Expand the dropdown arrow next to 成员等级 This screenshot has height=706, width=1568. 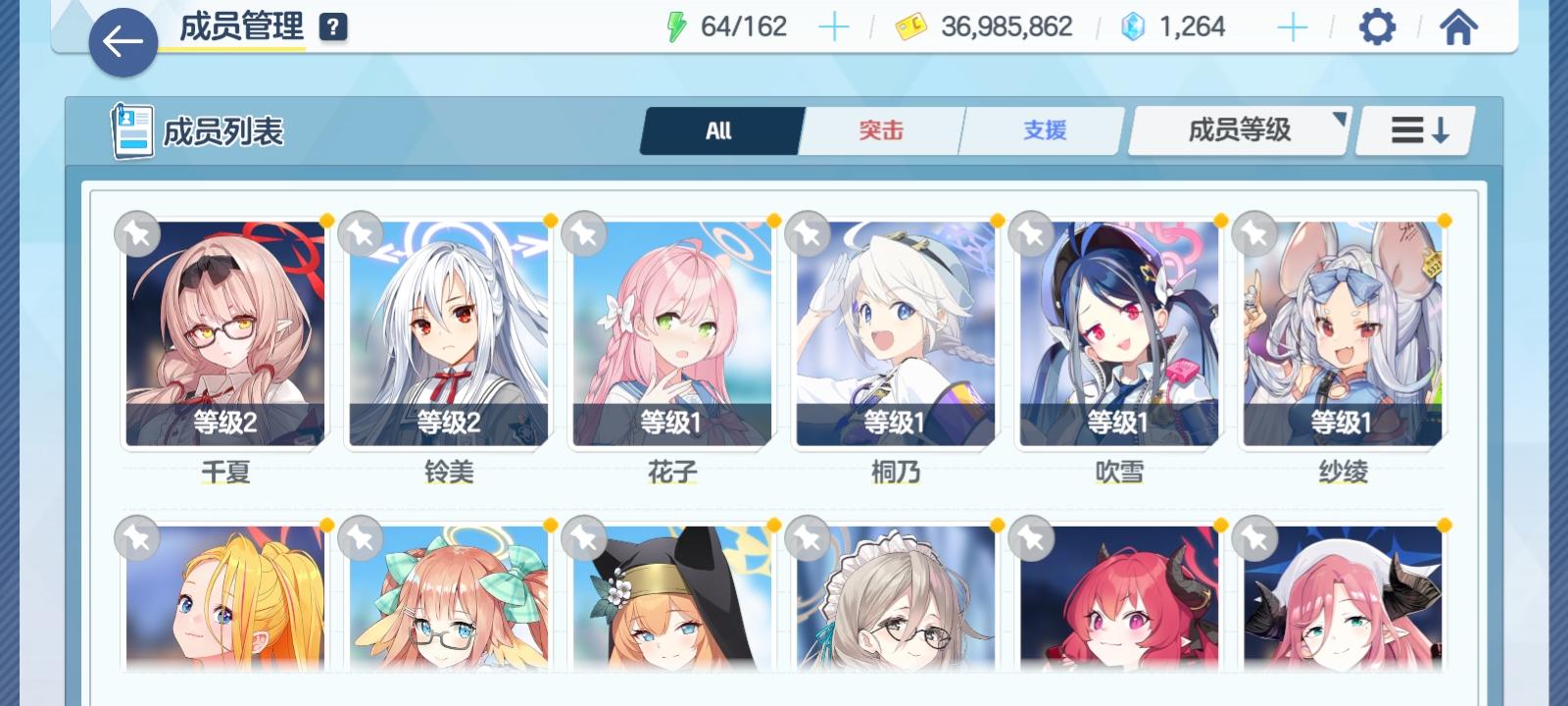(1340, 119)
